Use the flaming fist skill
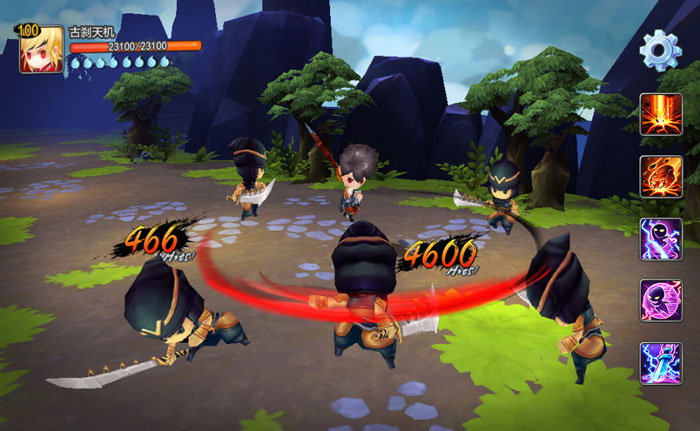The height and width of the screenshot is (431, 700). 661,176
